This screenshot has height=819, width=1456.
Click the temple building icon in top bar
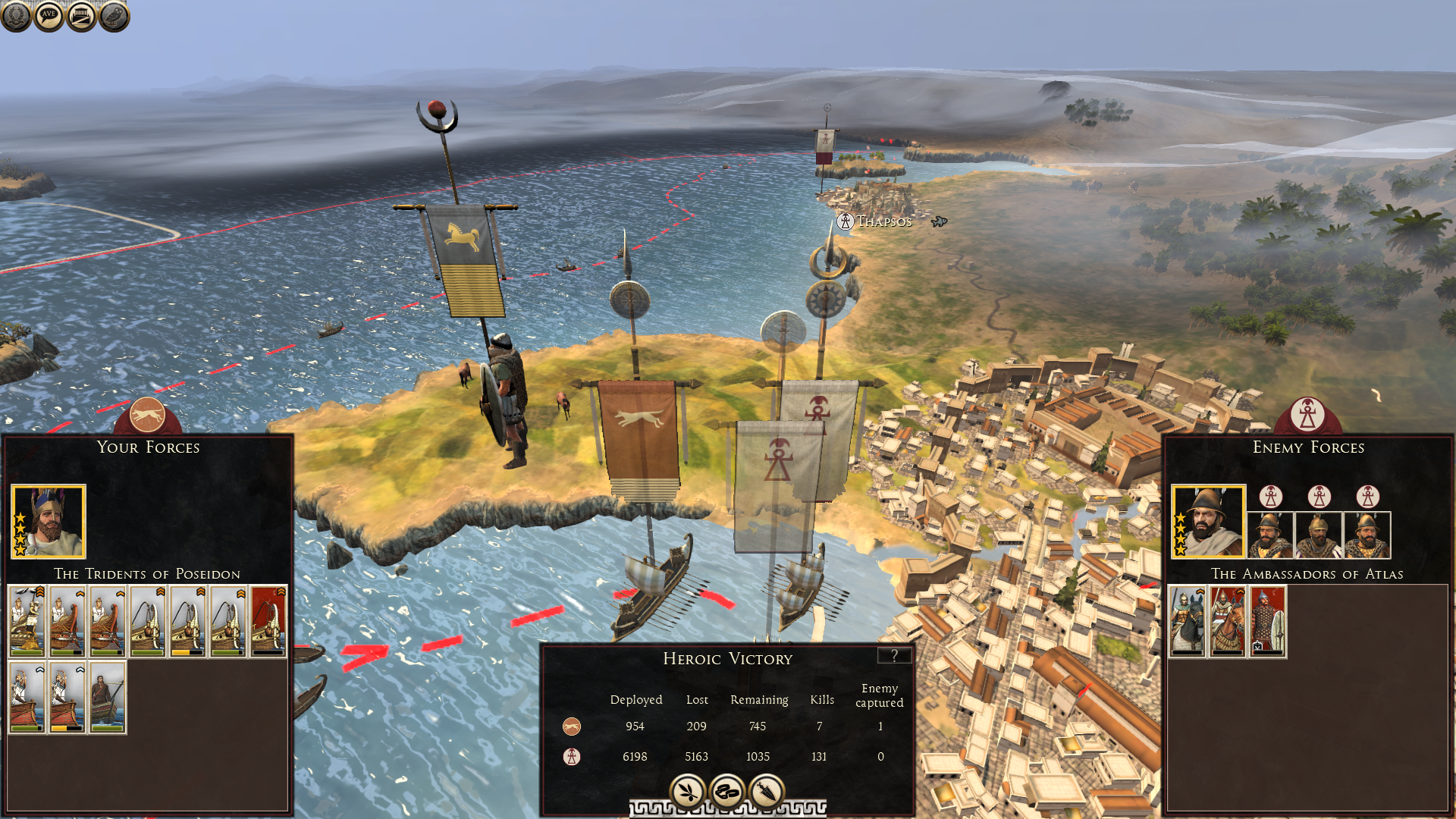click(x=81, y=16)
